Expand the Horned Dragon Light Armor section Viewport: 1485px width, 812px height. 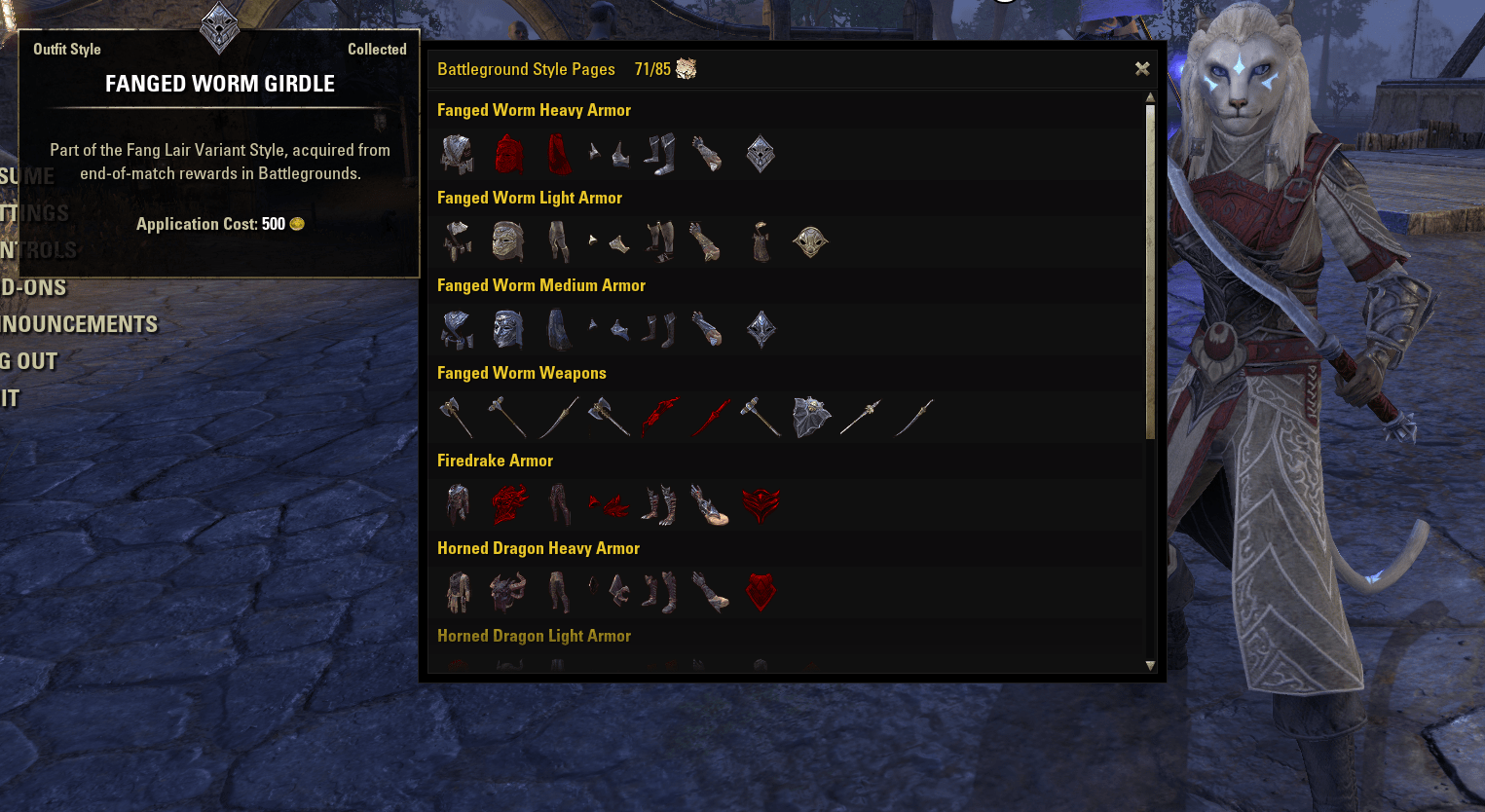coord(534,635)
